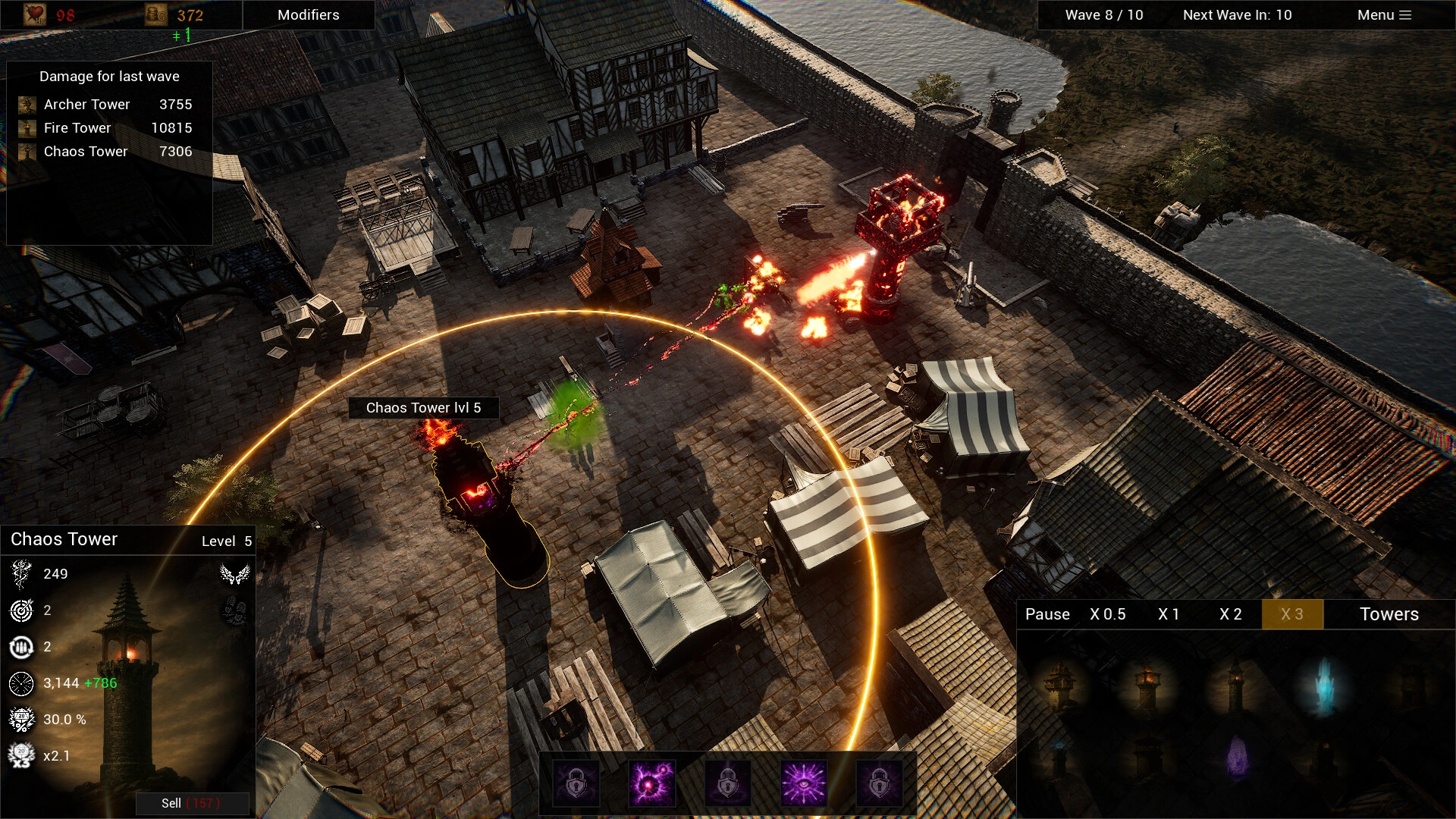Click the crit chance icon showing 30.0 %

pyautogui.click(x=21, y=719)
